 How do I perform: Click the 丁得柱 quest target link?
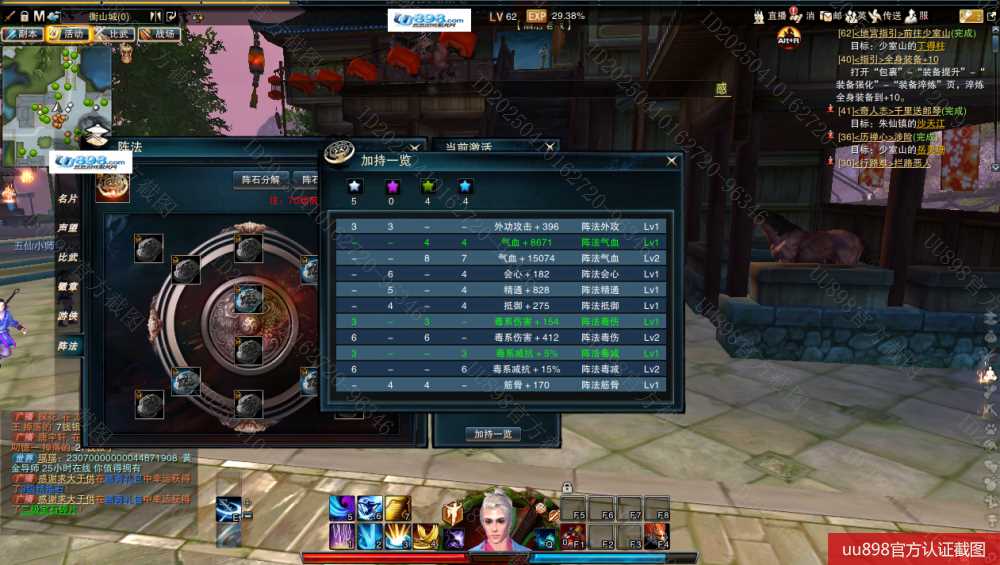tap(931, 46)
